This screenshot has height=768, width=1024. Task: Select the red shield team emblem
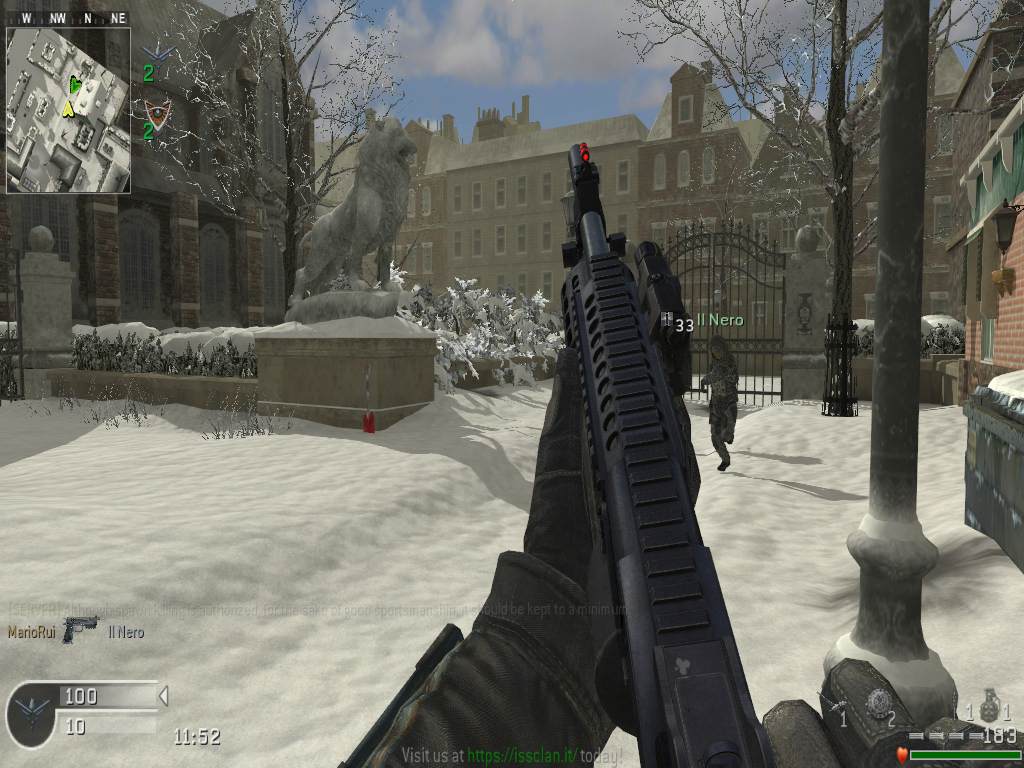(155, 110)
